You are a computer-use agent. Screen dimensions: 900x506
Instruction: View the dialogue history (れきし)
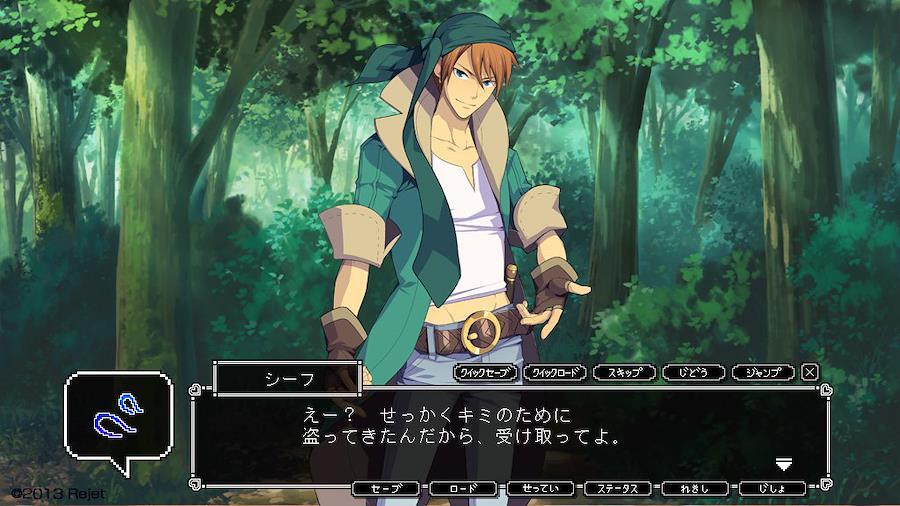point(694,489)
